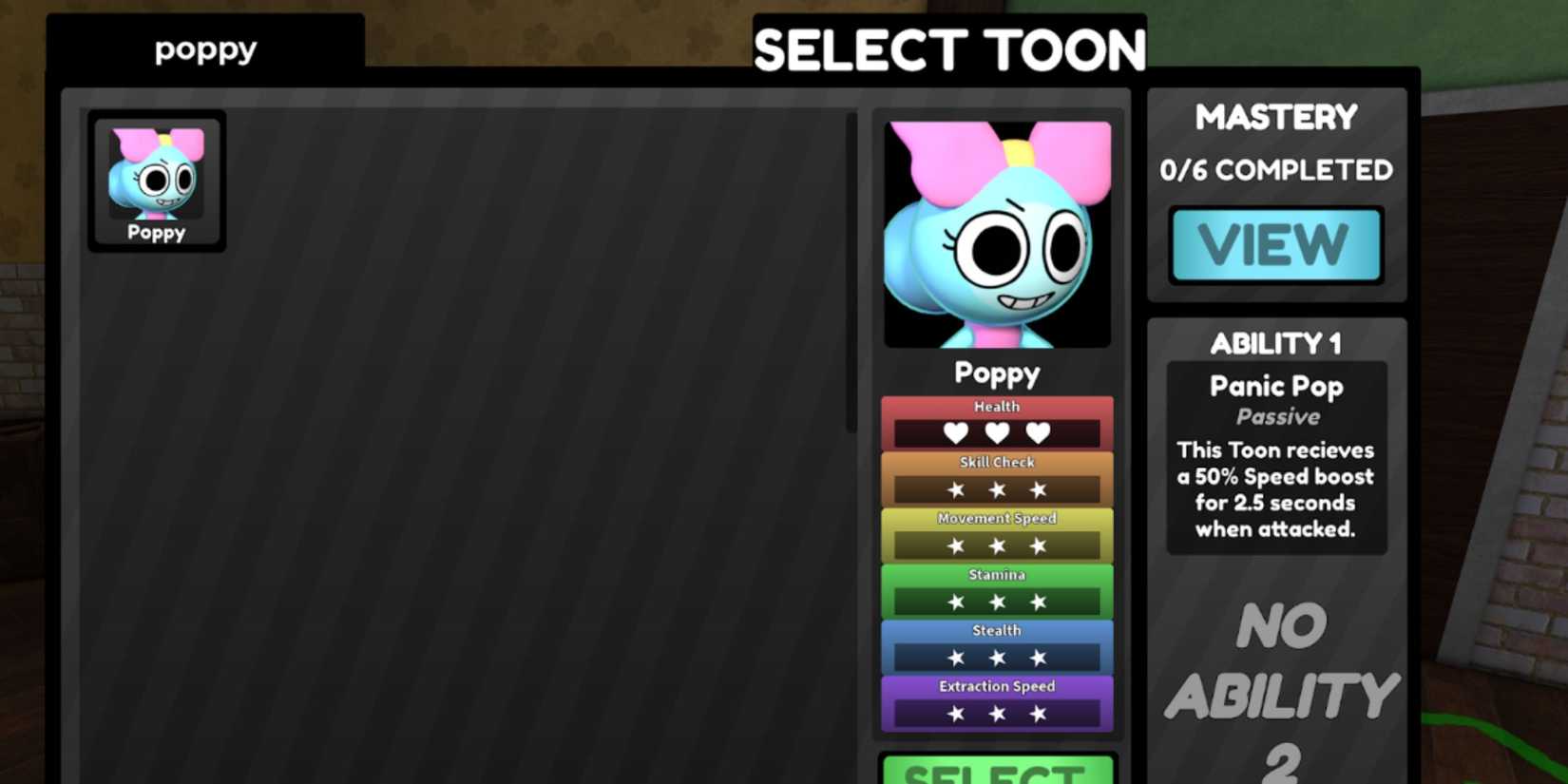
Task: Click the Ability 1 heading
Action: [x=1276, y=344]
